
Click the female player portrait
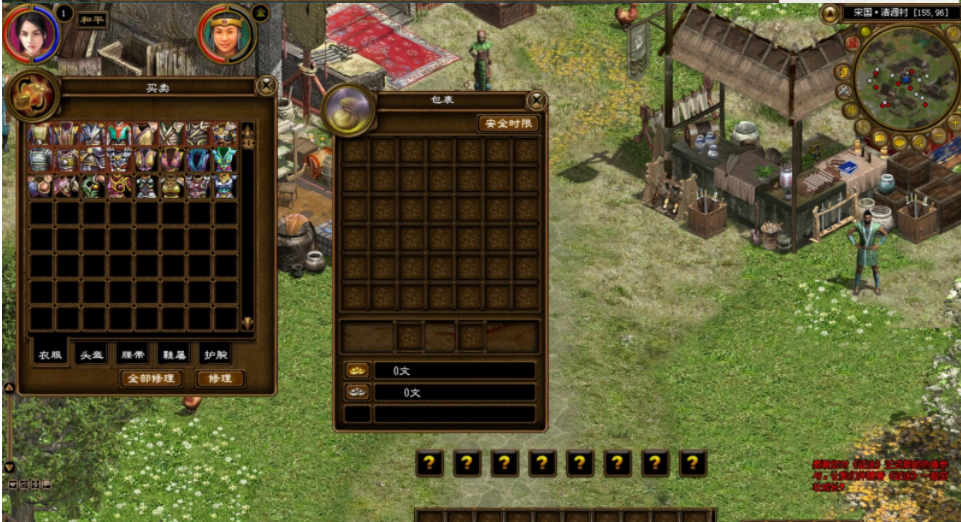click(31, 31)
